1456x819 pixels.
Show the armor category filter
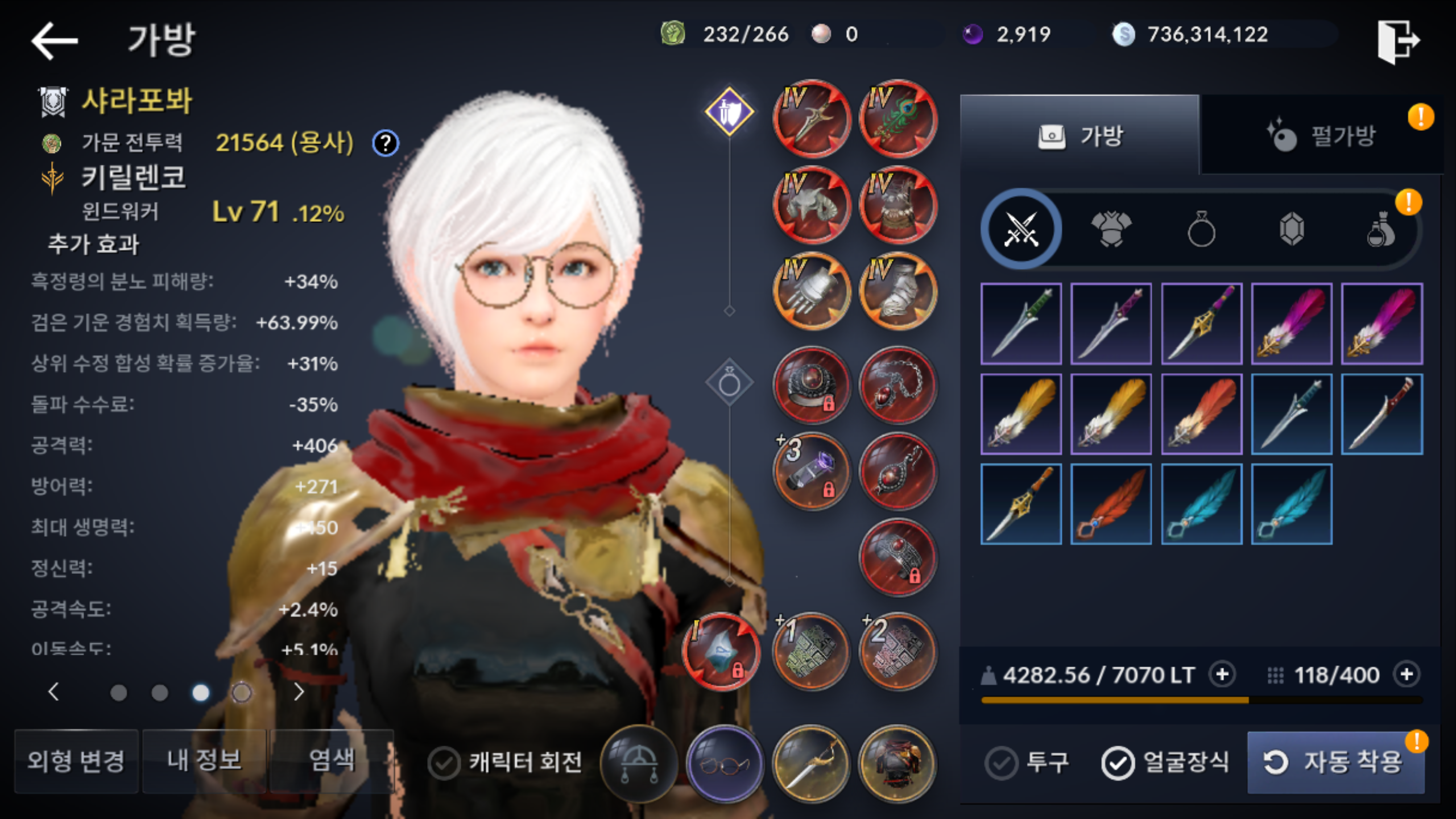pyautogui.click(x=1111, y=230)
